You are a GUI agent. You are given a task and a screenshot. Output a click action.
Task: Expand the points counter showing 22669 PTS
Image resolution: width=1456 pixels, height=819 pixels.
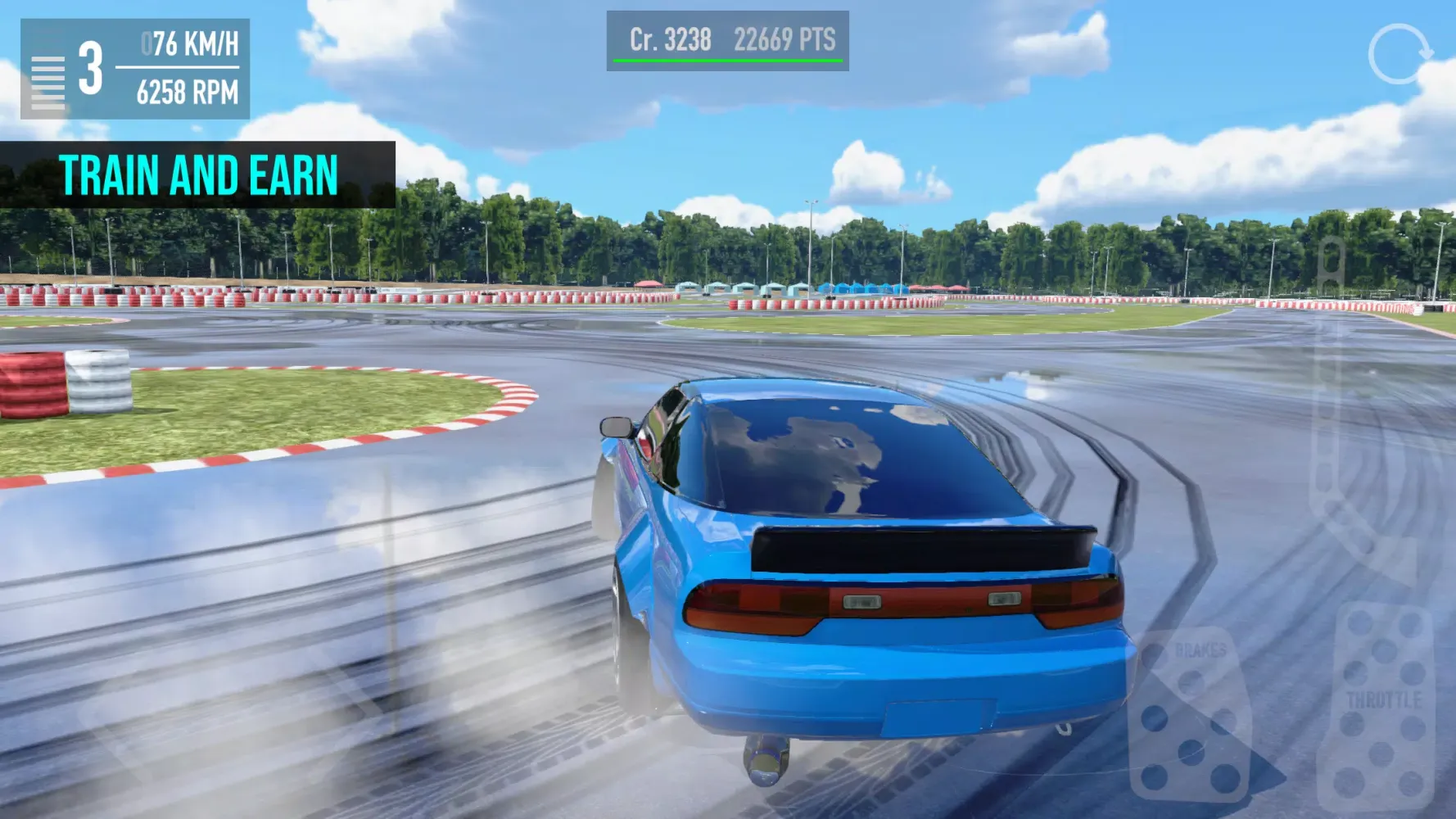pyautogui.click(x=786, y=38)
